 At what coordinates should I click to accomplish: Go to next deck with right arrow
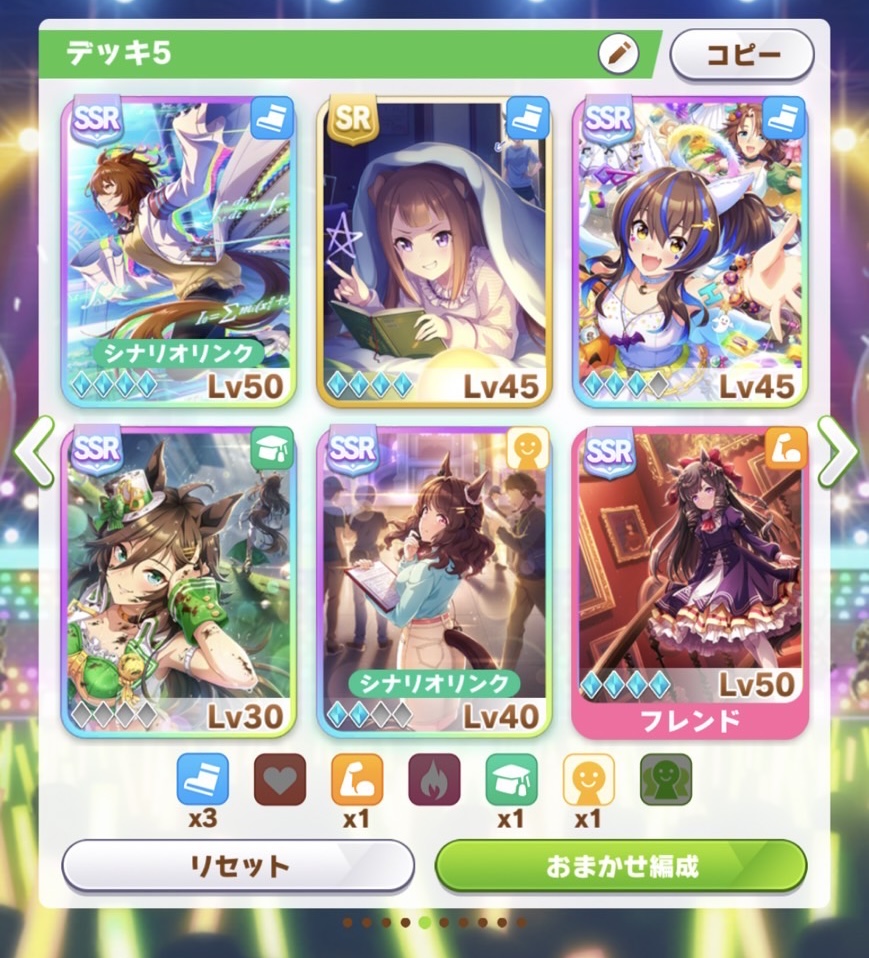tap(836, 451)
